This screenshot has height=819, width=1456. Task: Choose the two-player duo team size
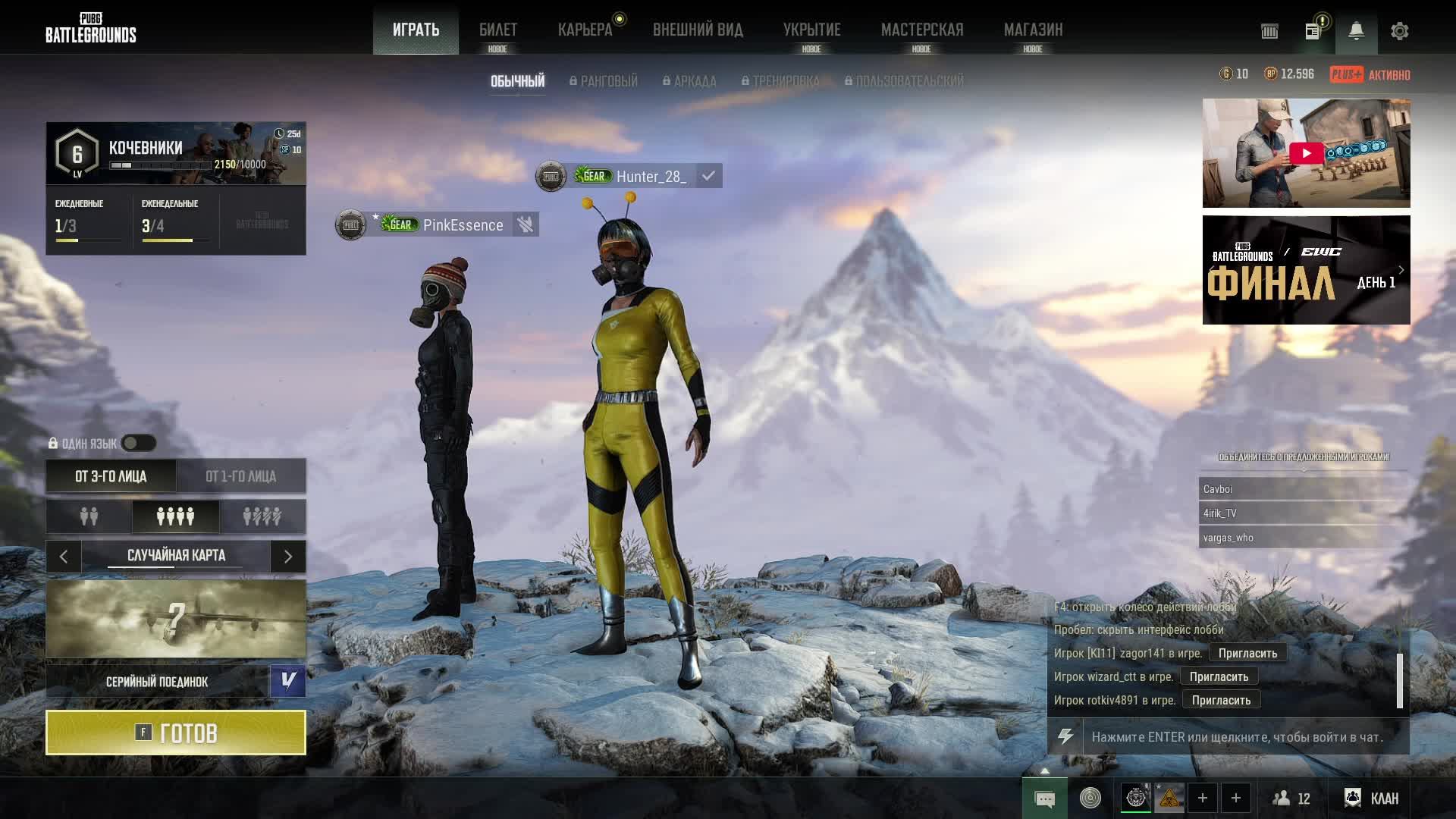click(89, 516)
